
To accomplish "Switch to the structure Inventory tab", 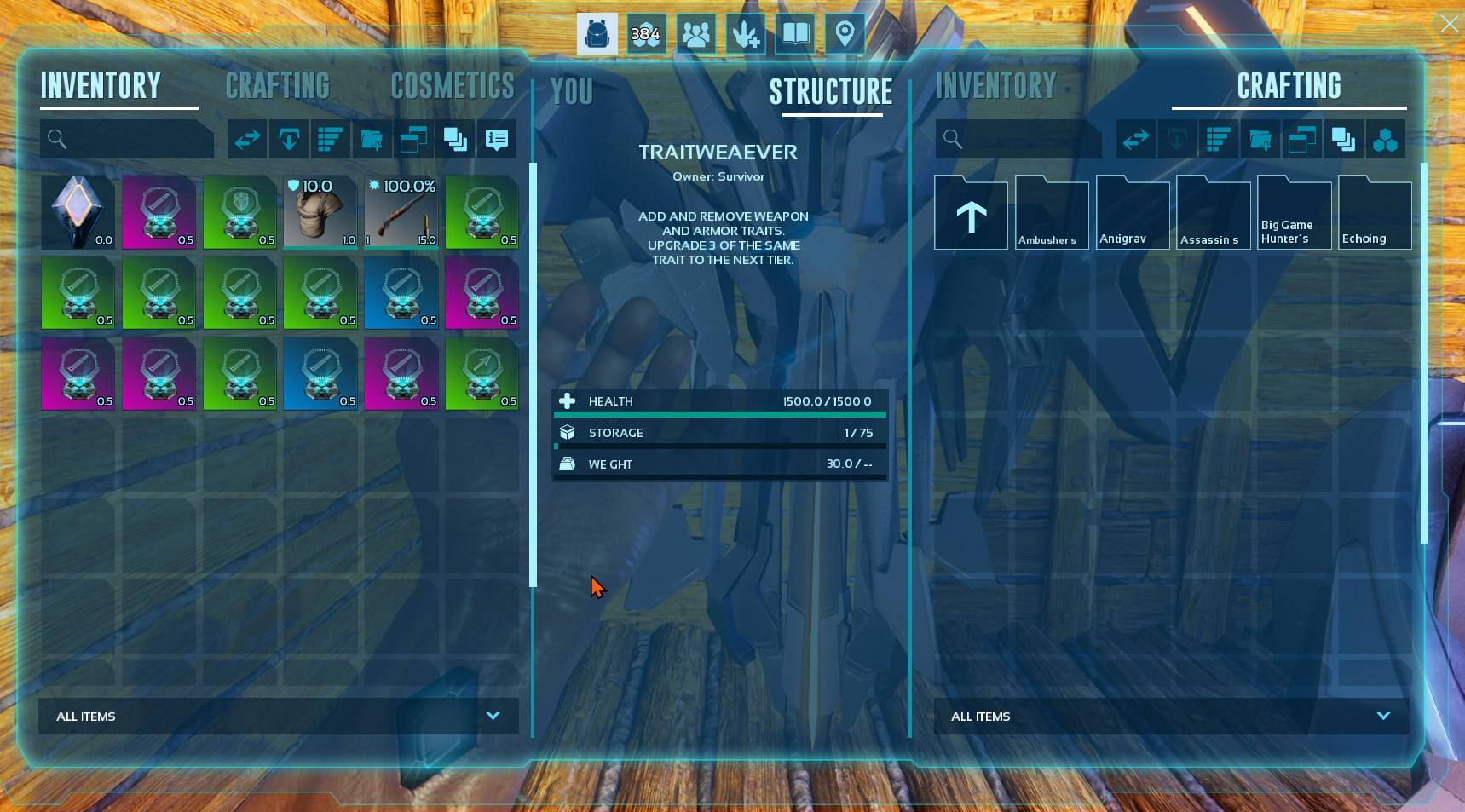I will tap(995, 86).
